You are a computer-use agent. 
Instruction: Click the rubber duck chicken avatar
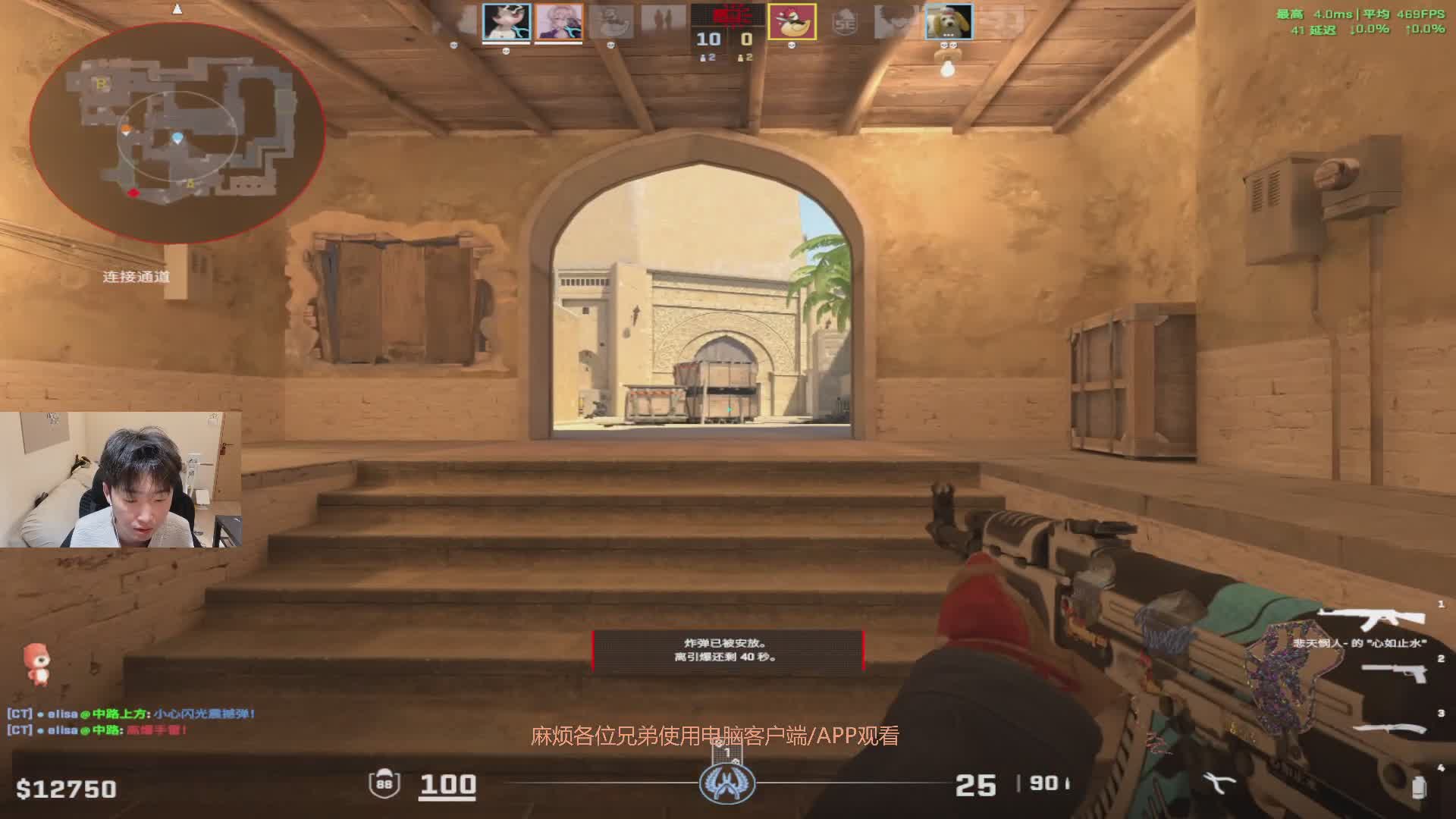click(792, 21)
